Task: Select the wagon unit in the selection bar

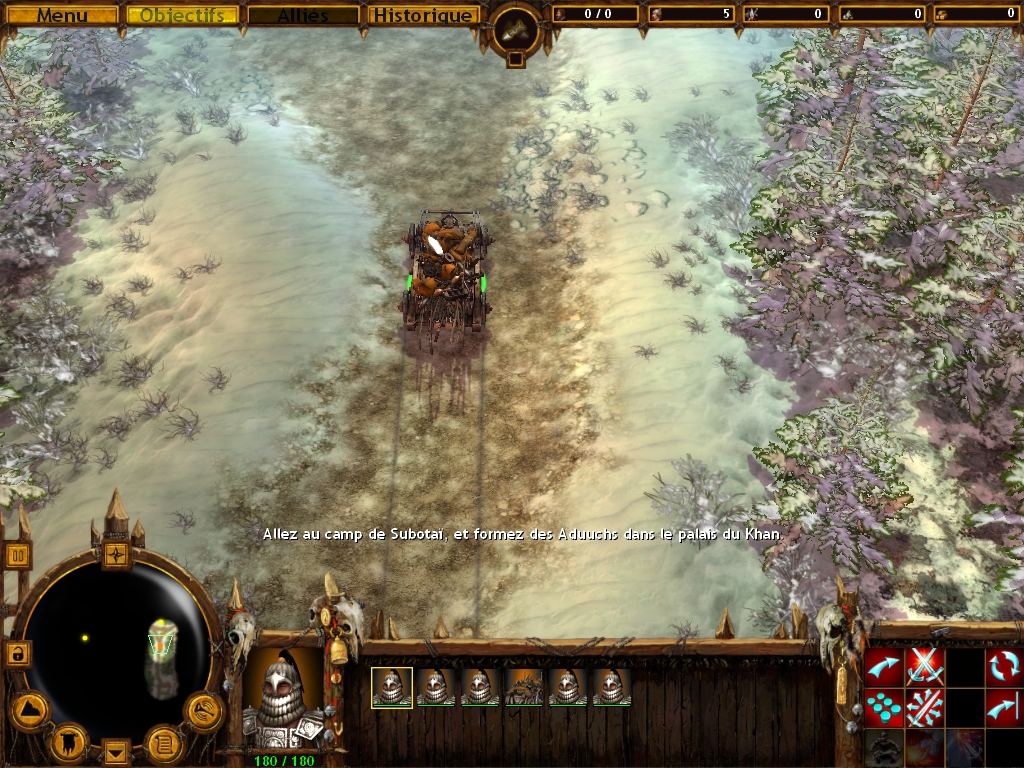Action: pyautogui.click(x=524, y=687)
